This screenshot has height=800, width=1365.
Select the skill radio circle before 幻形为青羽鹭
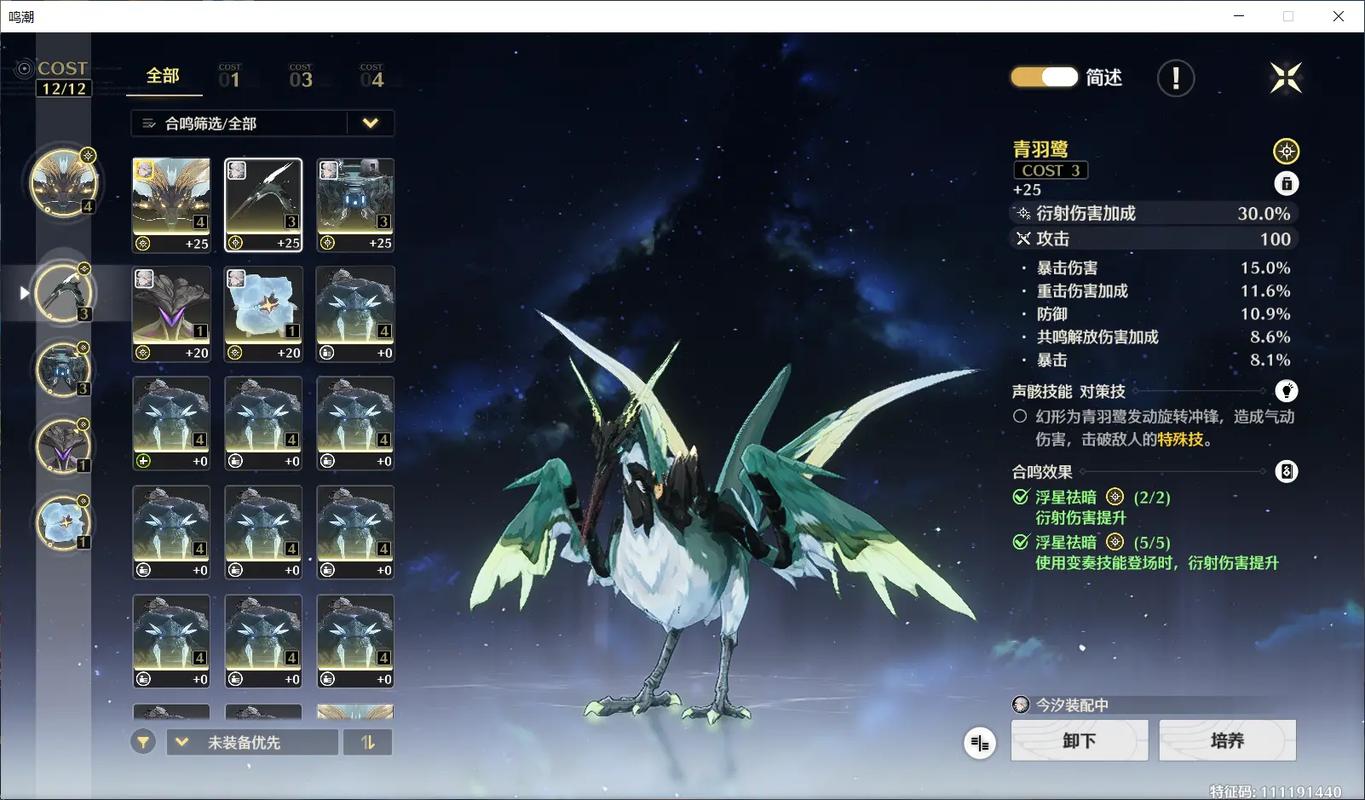point(1019,414)
